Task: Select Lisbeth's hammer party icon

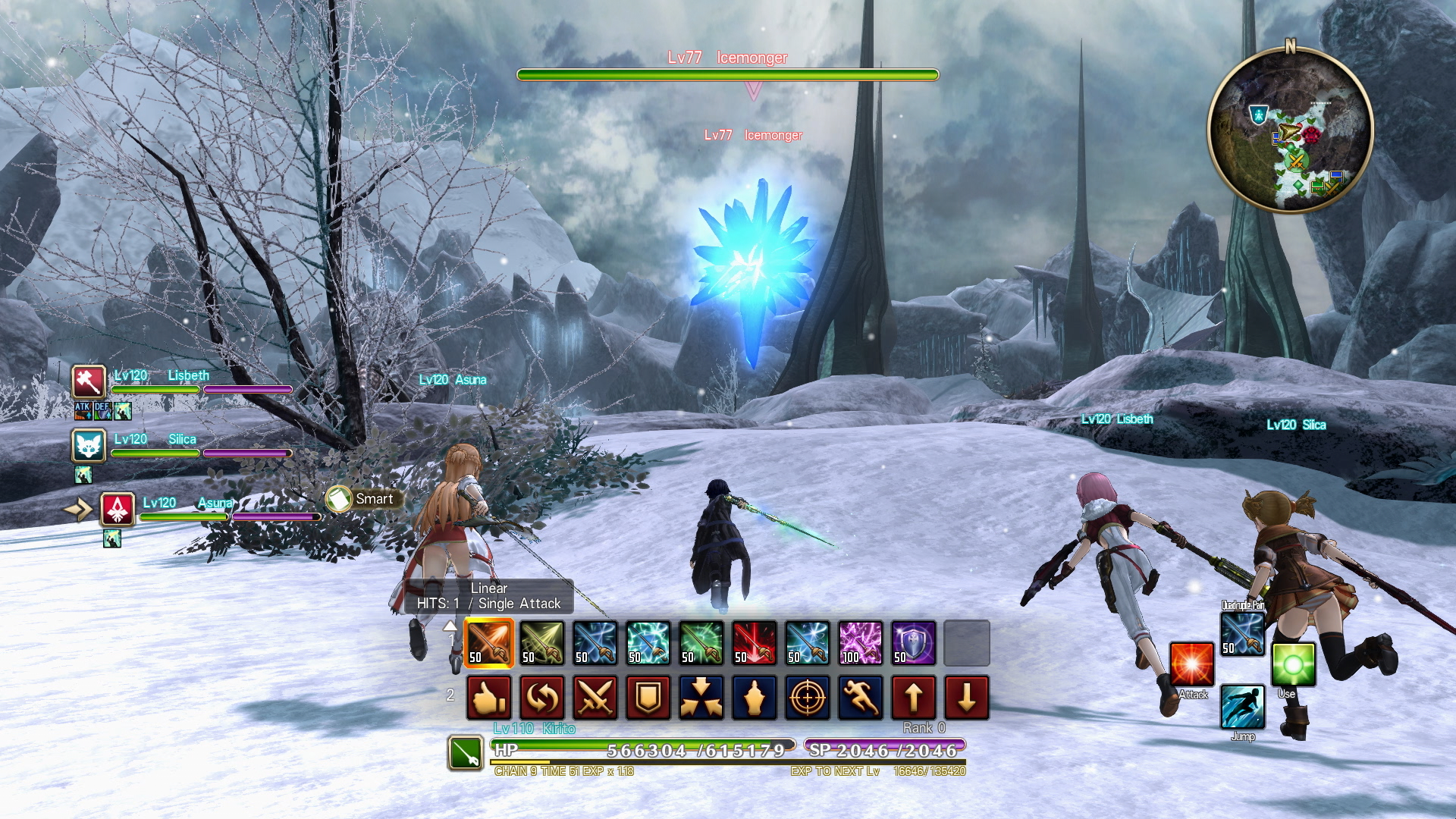Action: 89,381
